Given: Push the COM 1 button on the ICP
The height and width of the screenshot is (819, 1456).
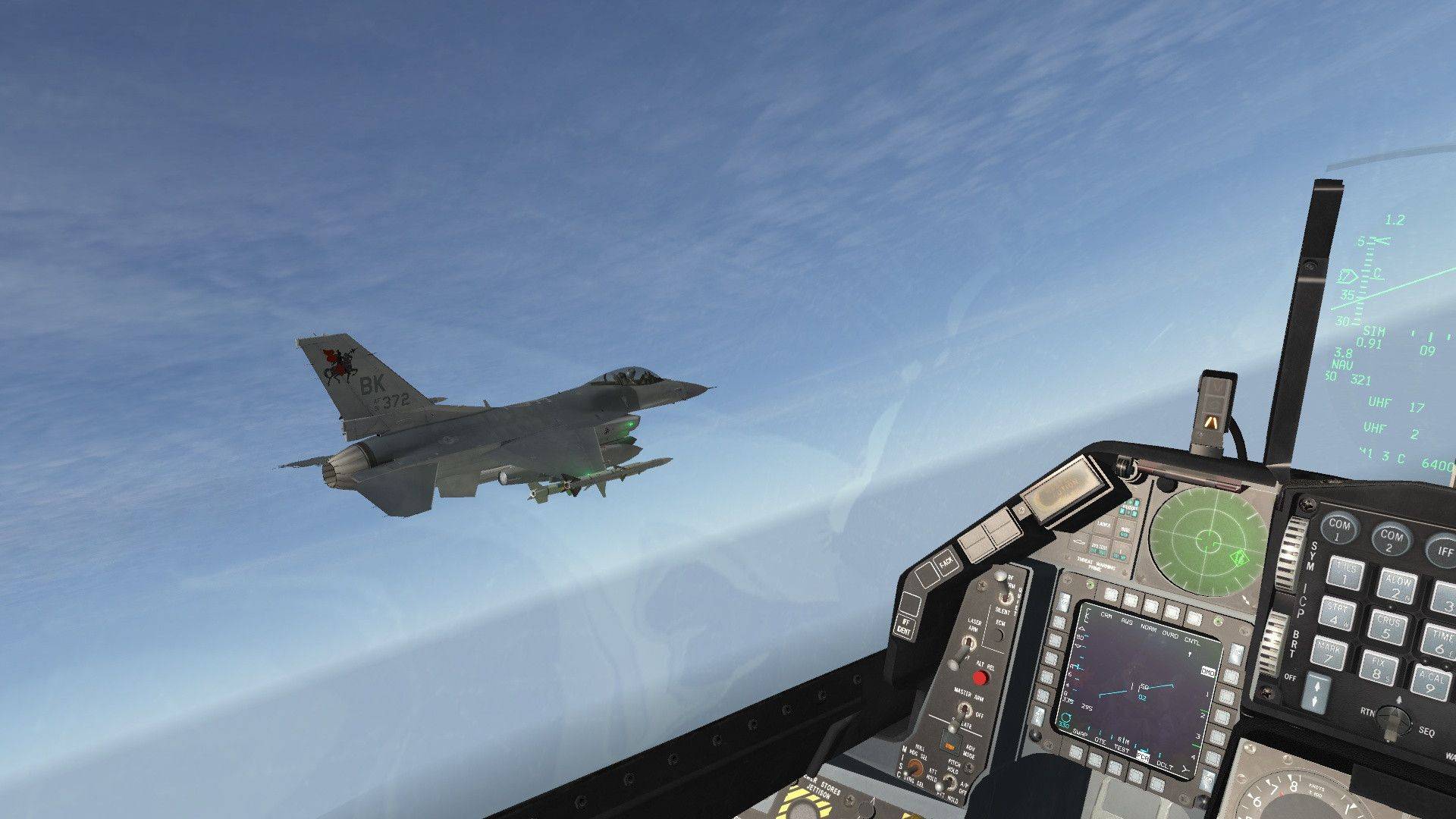Looking at the screenshot, I should point(1340,528).
